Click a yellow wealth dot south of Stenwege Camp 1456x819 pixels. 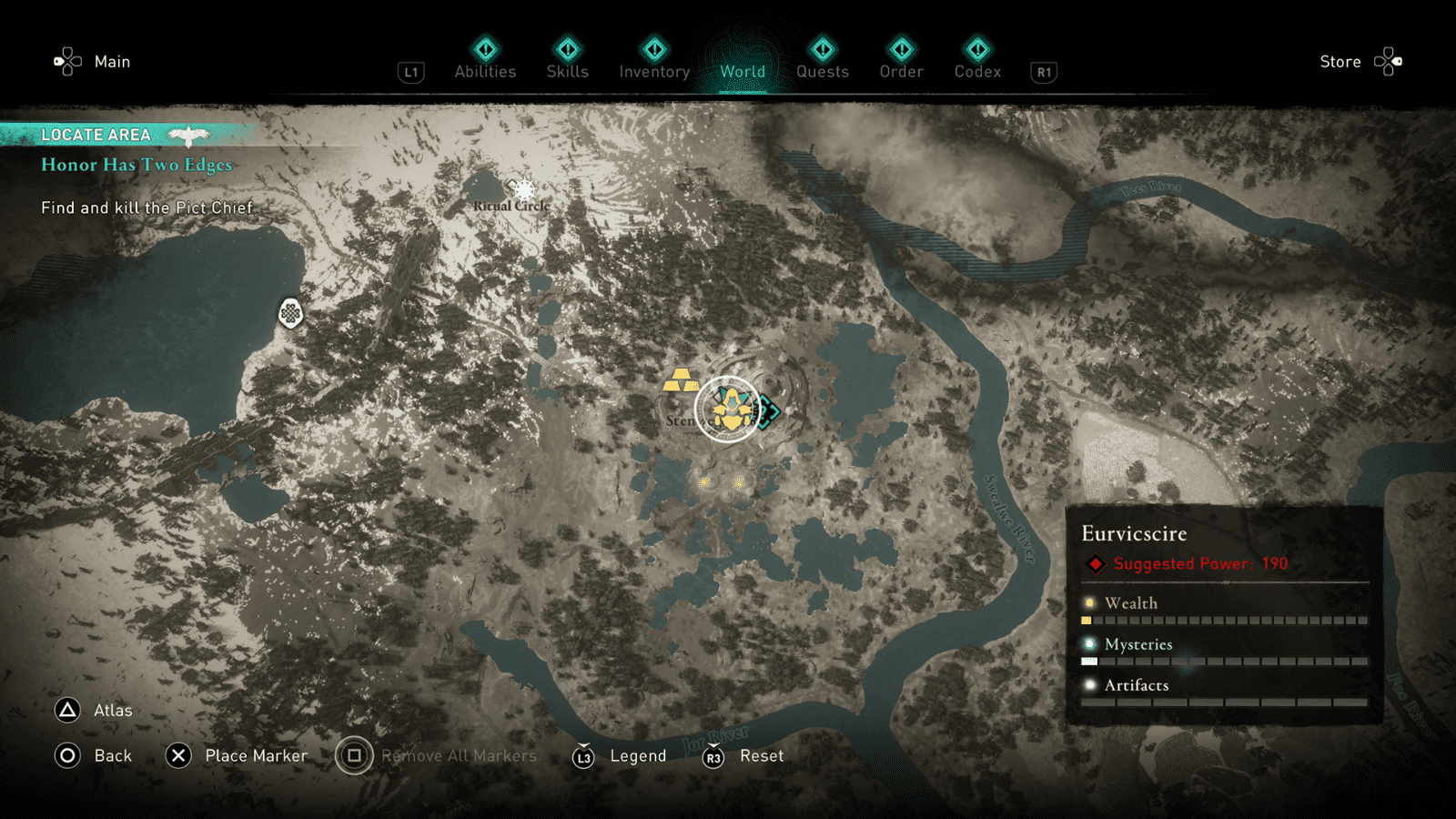[x=703, y=483]
